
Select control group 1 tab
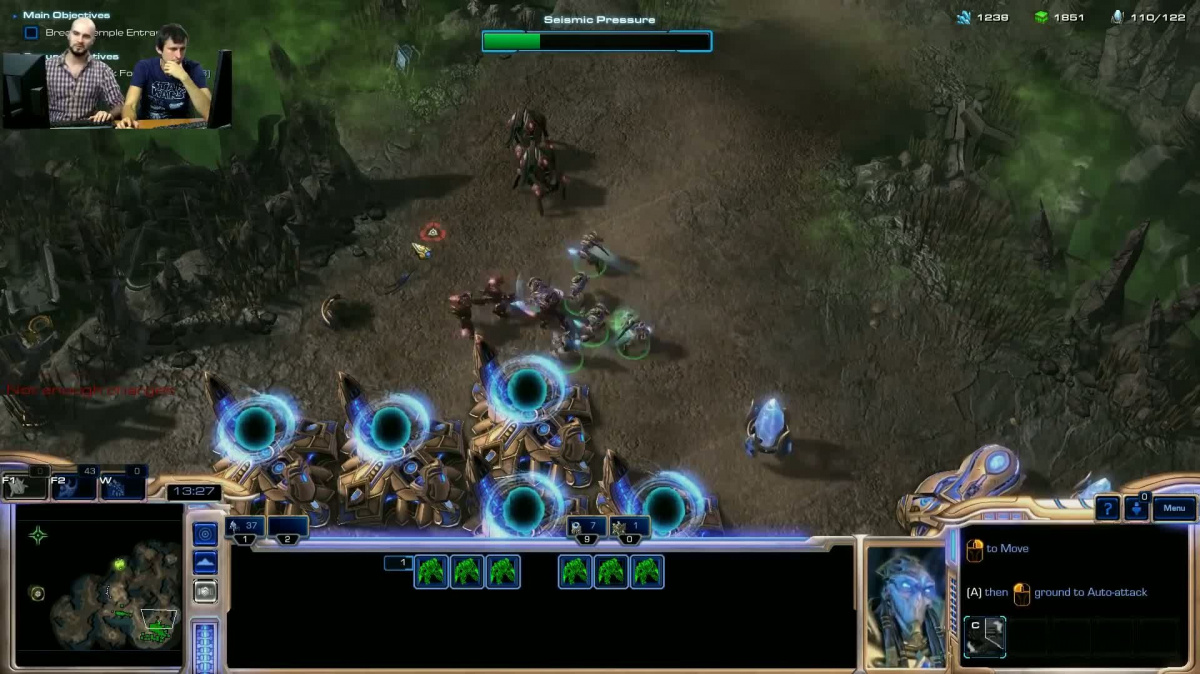(246, 528)
